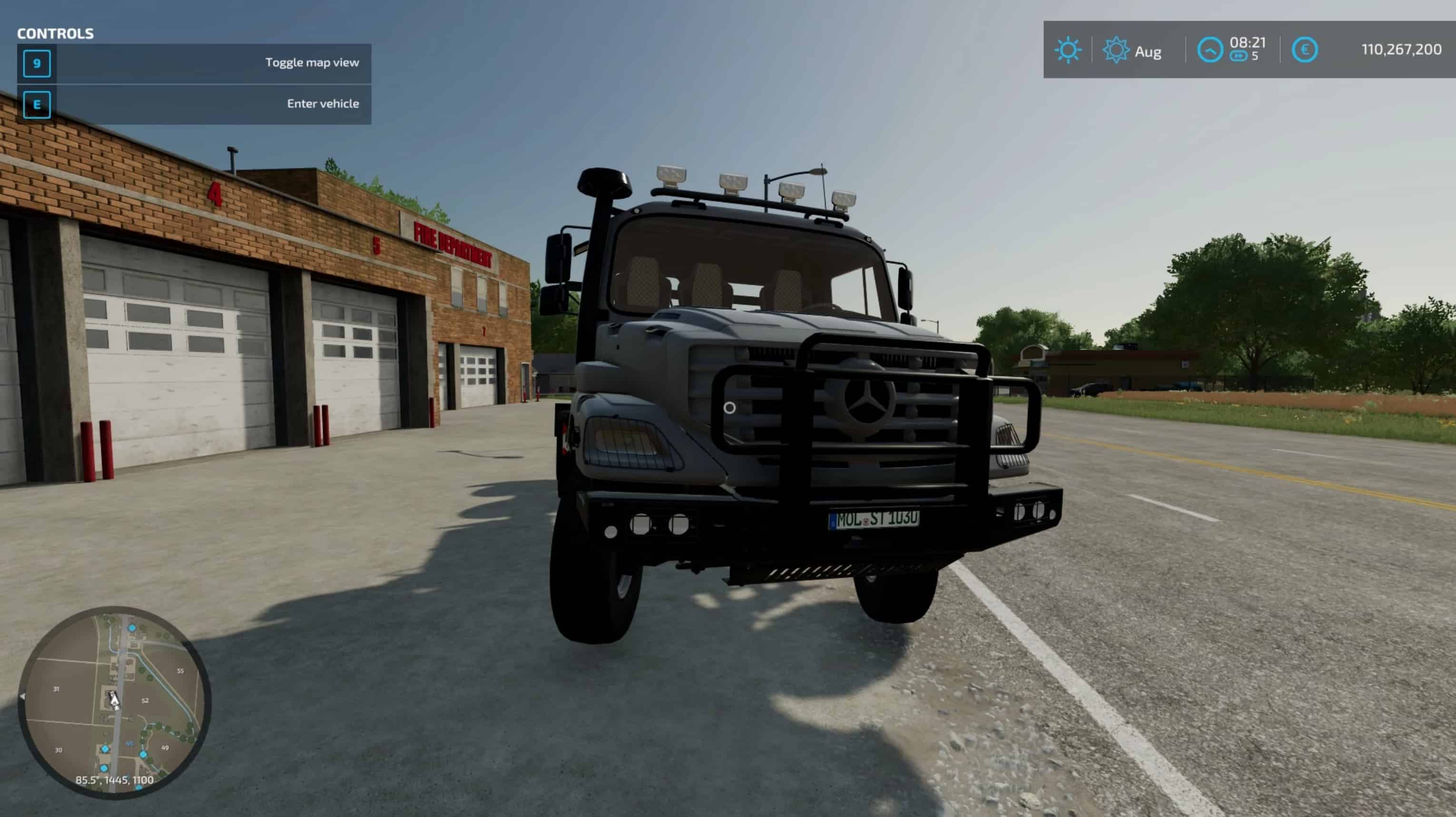
Task: Click the clock time-scale icon
Action: coord(1210,50)
